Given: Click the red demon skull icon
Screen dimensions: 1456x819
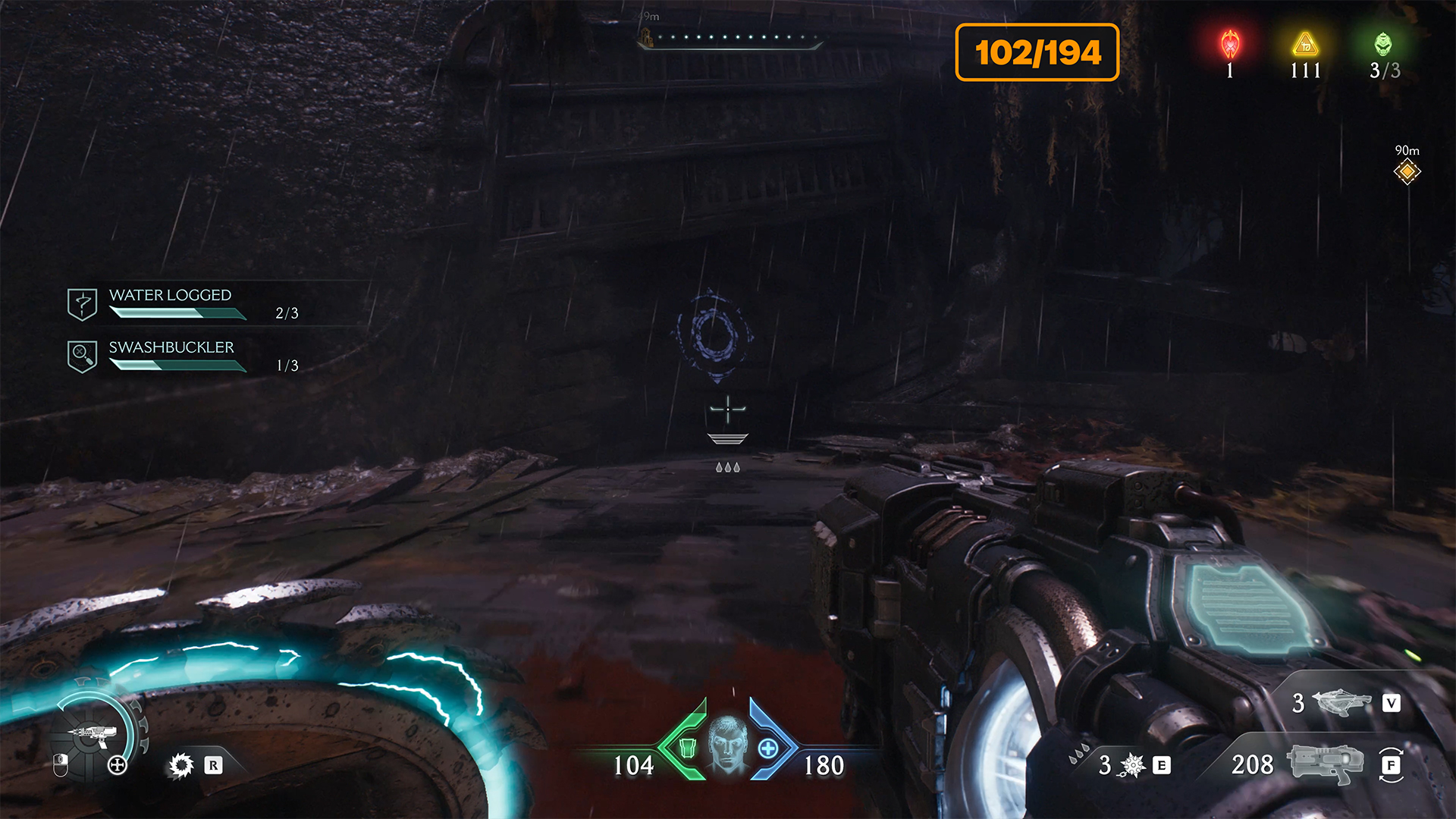Looking at the screenshot, I should pos(1230,45).
